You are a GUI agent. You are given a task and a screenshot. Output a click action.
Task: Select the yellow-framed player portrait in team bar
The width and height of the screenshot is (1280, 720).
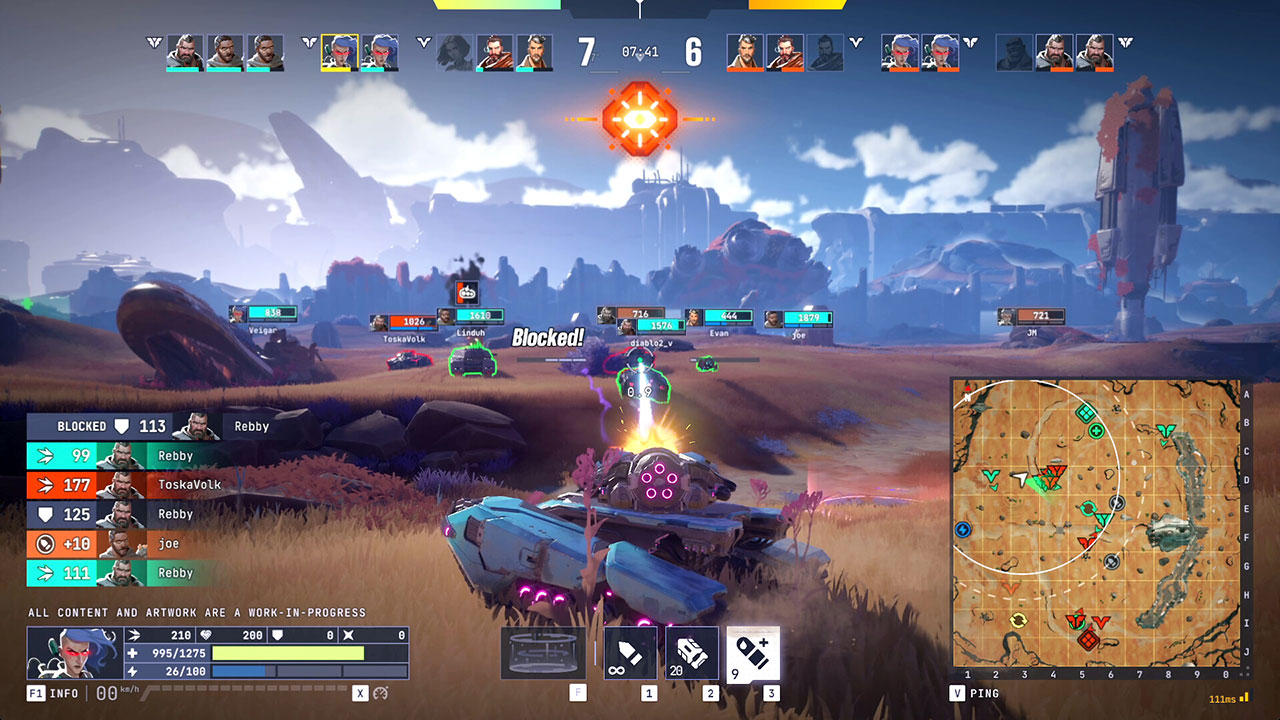[x=340, y=52]
